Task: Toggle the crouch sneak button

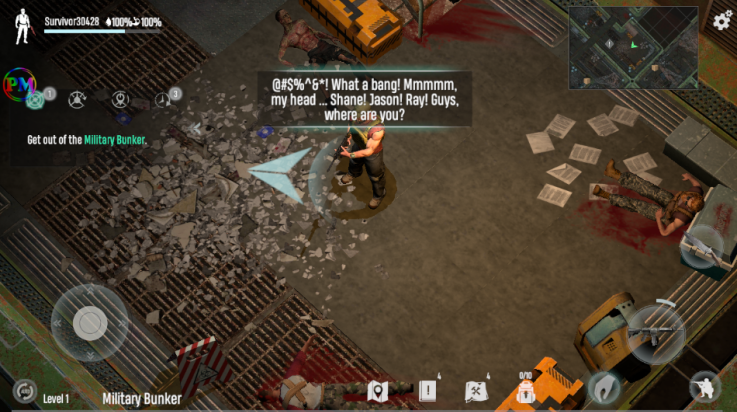Action: (704, 388)
